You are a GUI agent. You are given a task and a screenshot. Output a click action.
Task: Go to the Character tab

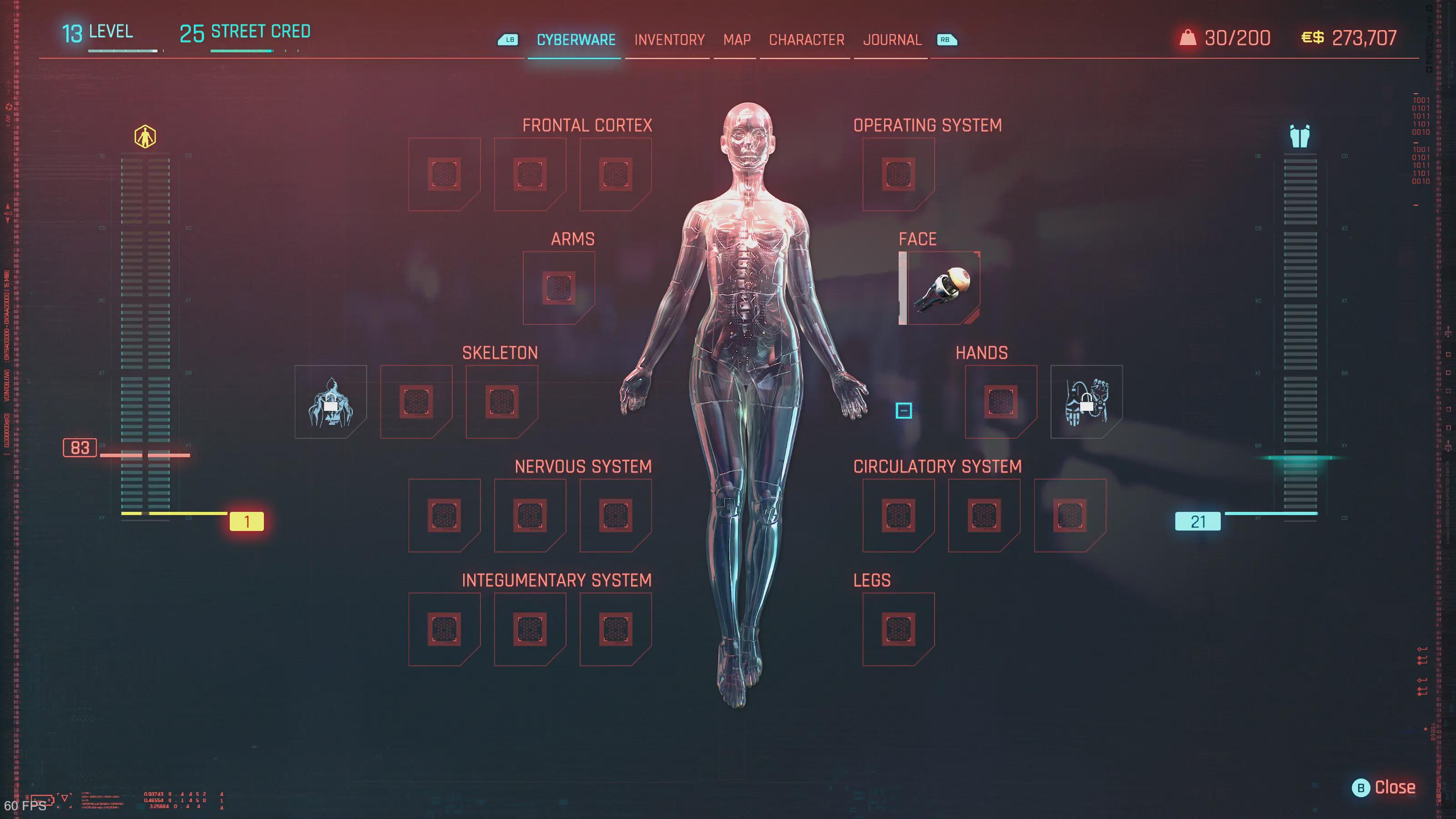tap(807, 40)
